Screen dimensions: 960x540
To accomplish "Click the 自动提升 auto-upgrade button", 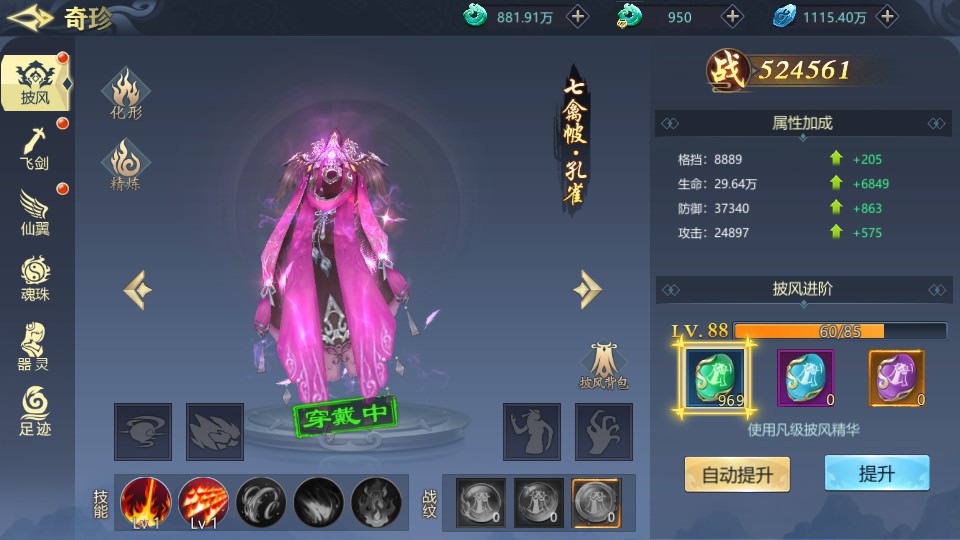I will (737, 474).
